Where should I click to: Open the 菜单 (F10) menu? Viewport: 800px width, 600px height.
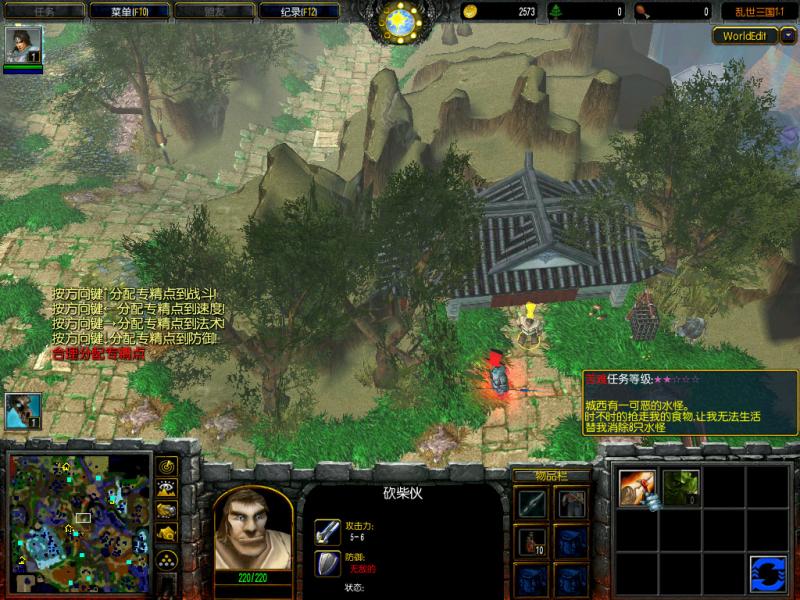coord(125,11)
